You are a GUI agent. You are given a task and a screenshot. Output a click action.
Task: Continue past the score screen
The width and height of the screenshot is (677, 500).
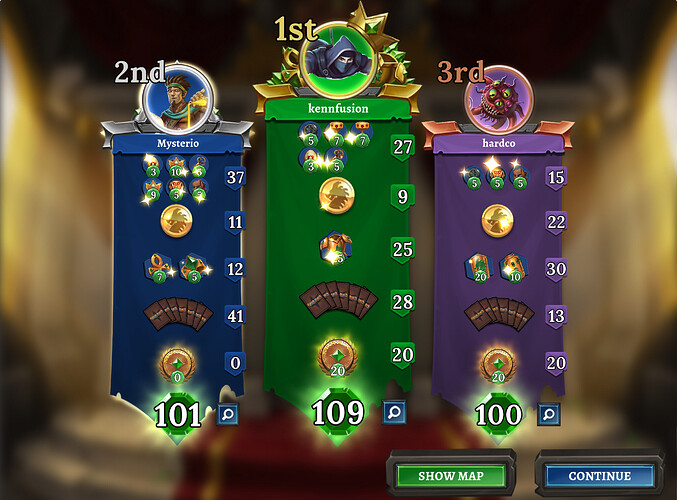coord(599,475)
